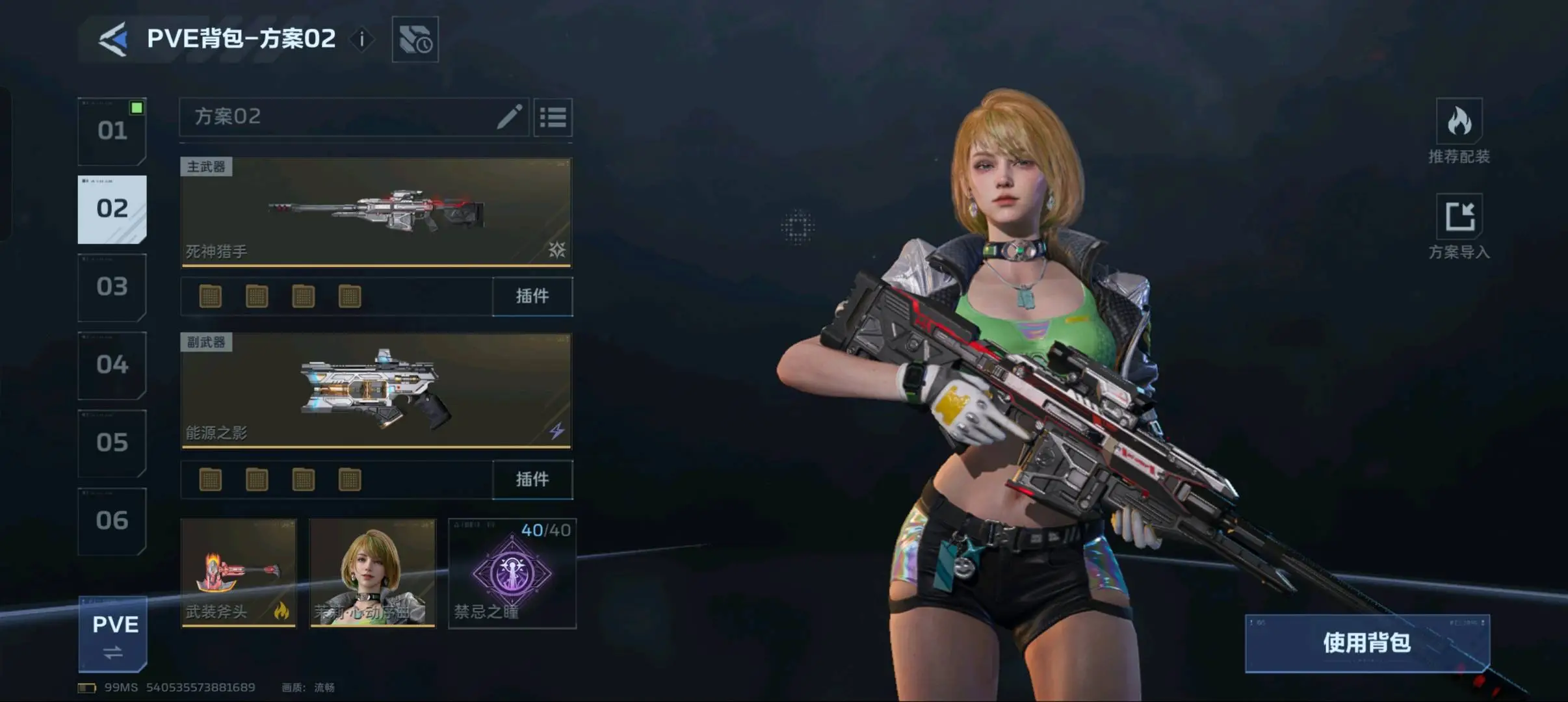Open the info icon next to the title

click(x=362, y=40)
